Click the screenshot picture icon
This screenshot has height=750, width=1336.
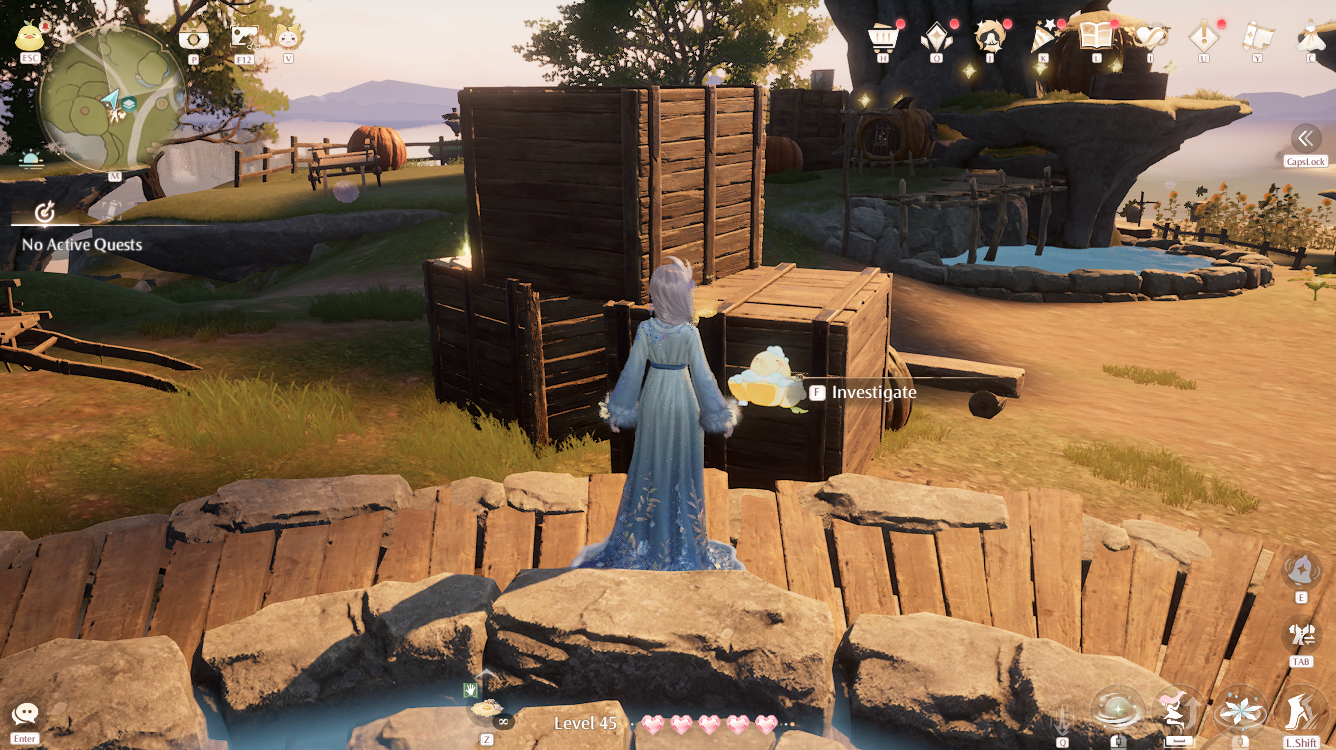(244, 38)
